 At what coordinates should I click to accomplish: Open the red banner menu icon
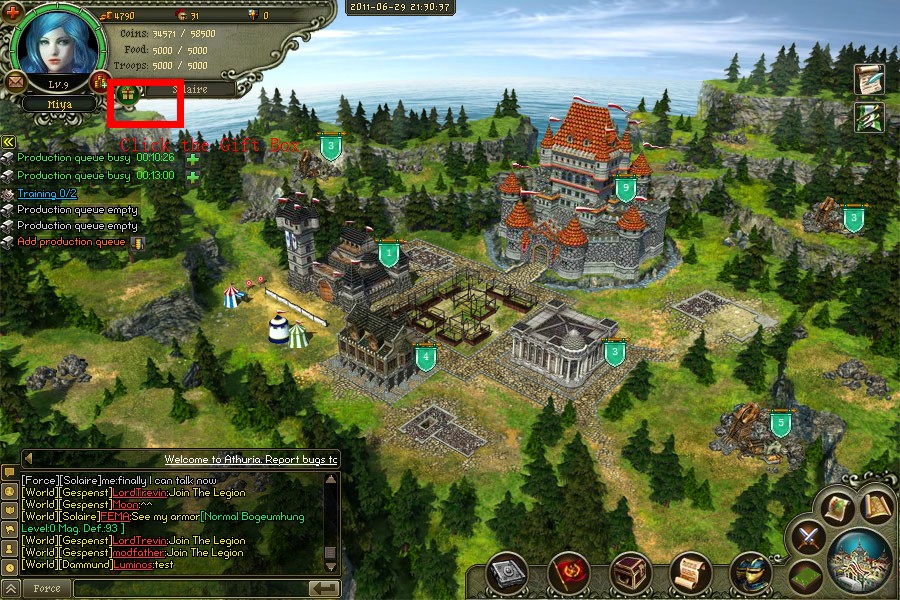tap(569, 573)
